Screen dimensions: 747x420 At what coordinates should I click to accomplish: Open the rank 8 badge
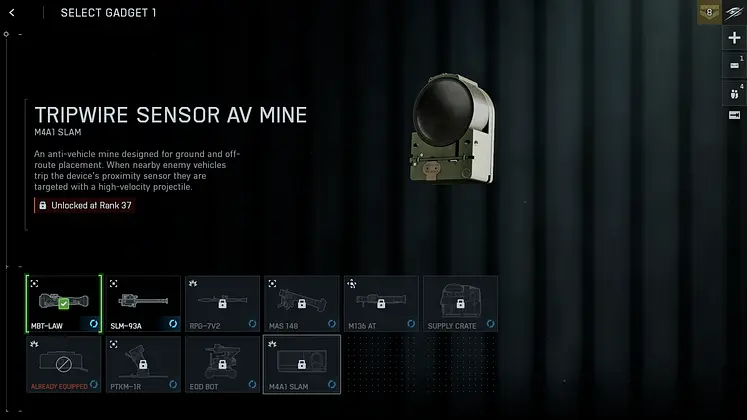pos(710,13)
